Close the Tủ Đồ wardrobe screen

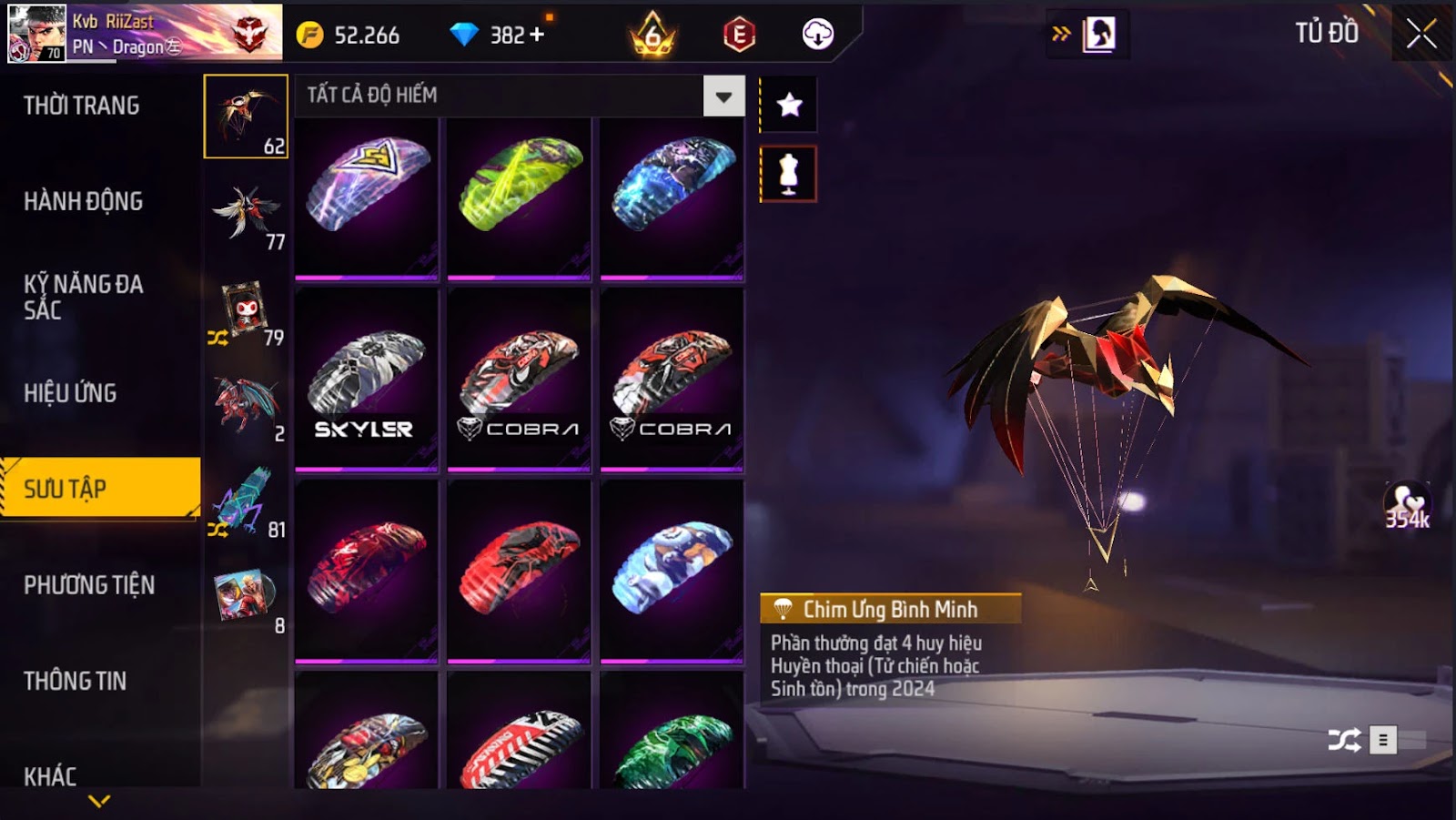click(1421, 35)
